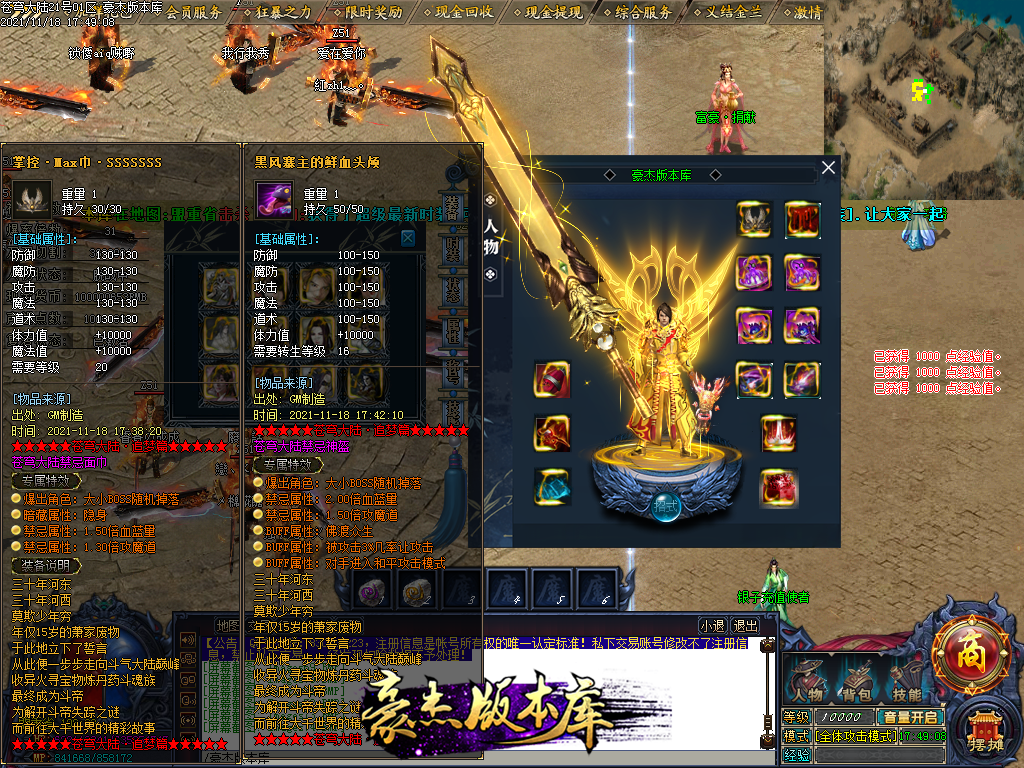Select the winged helmet equipment slot

point(754,219)
